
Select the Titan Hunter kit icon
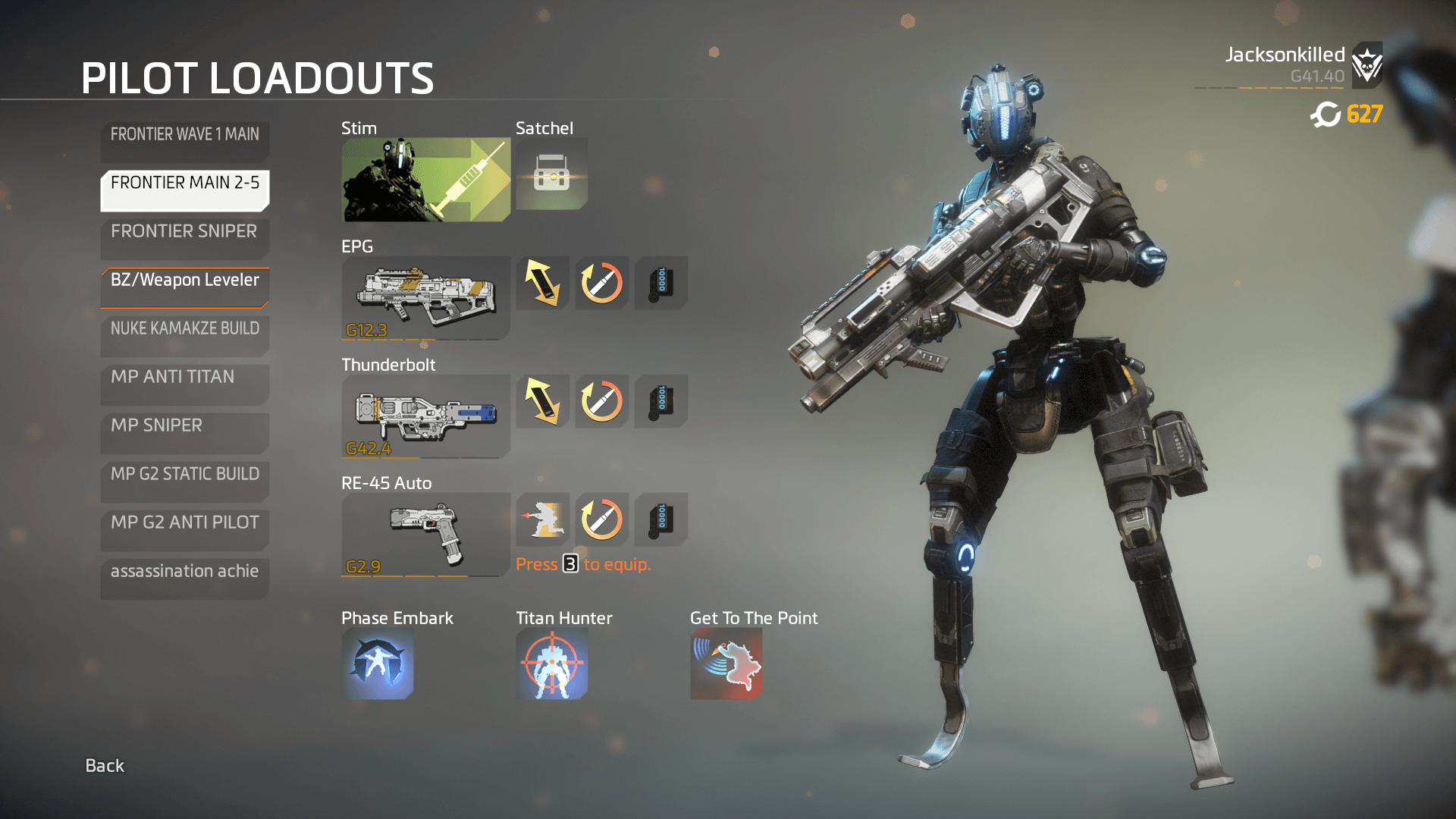click(x=552, y=664)
